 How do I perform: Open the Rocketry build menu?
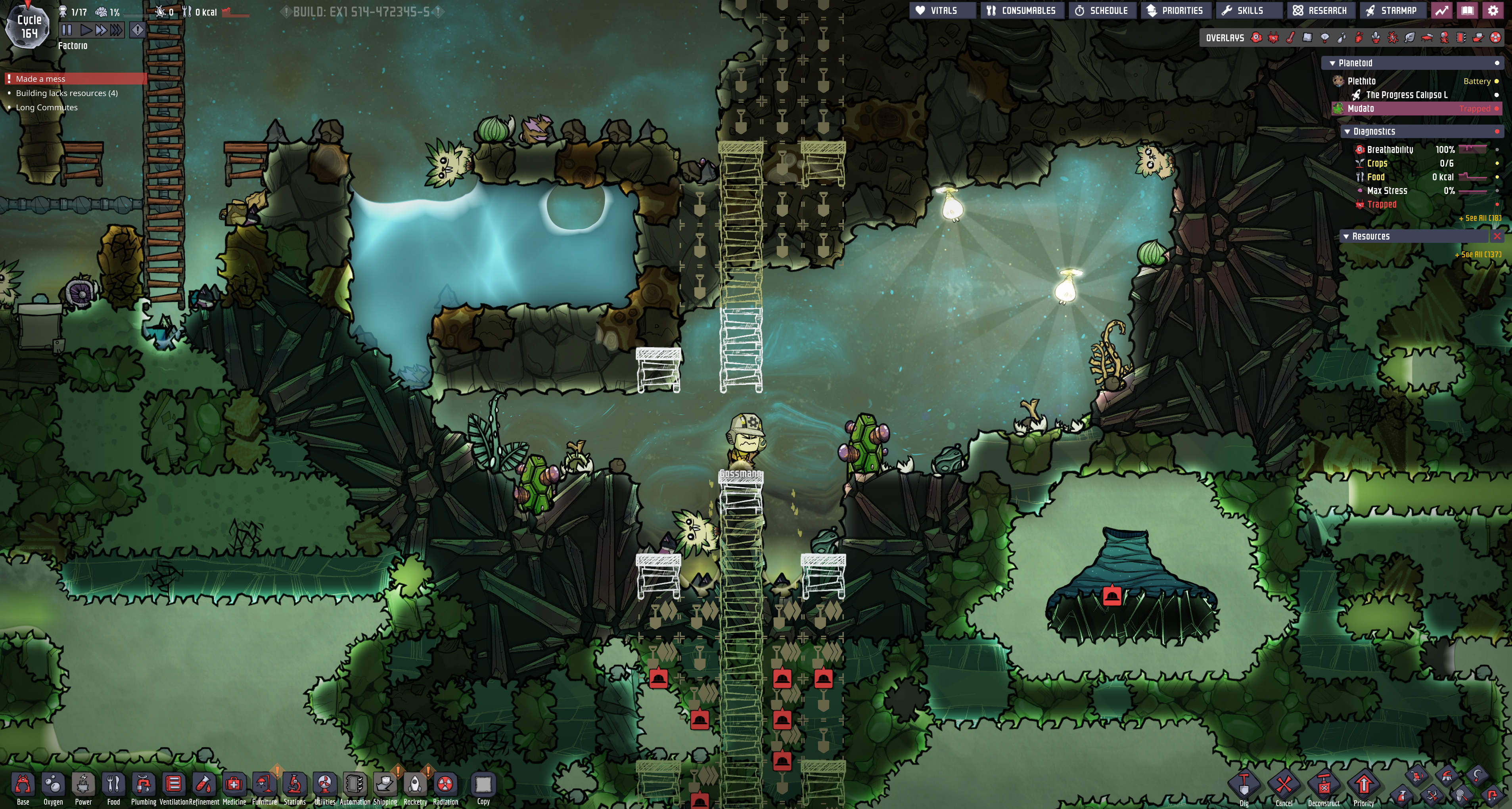click(x=415, y=785)
